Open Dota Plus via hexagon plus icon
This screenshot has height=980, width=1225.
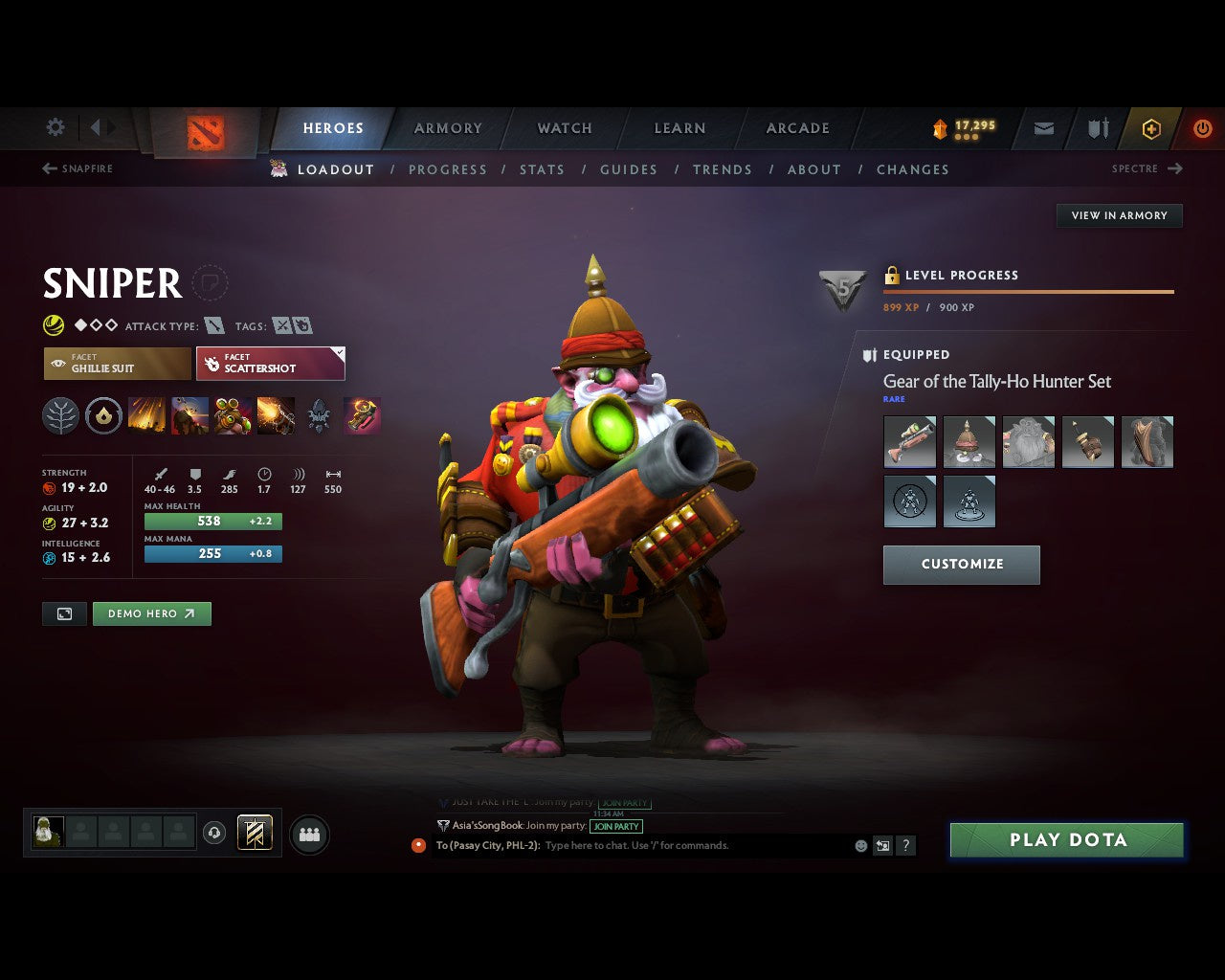point(1150,128)
